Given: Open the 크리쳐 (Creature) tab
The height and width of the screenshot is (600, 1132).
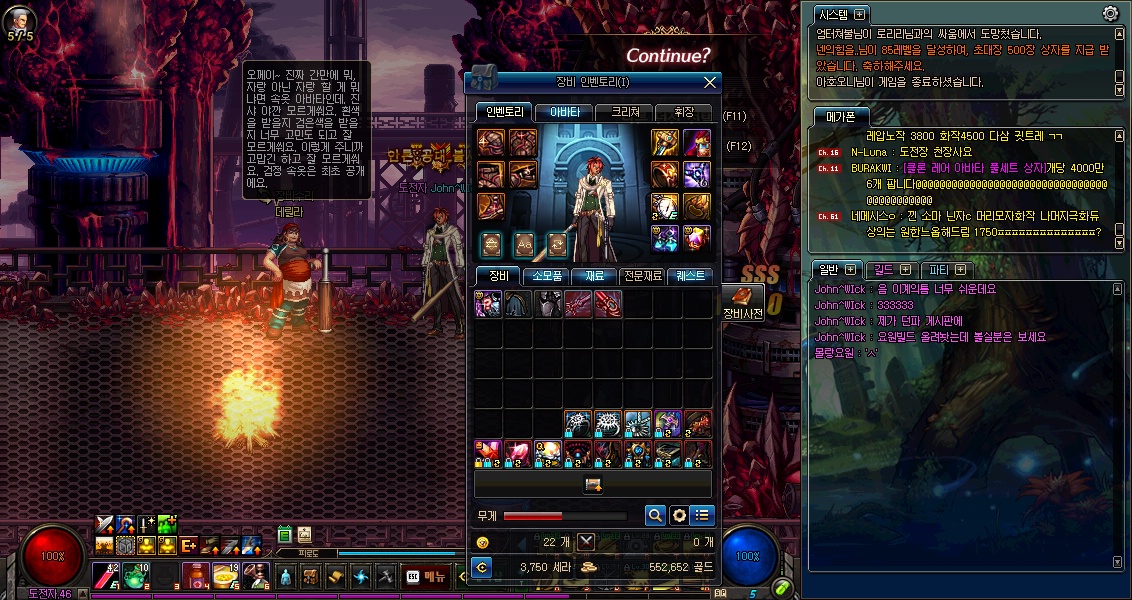Looking at the screenshot, I should pyautogui.click(x=625, y=113).
